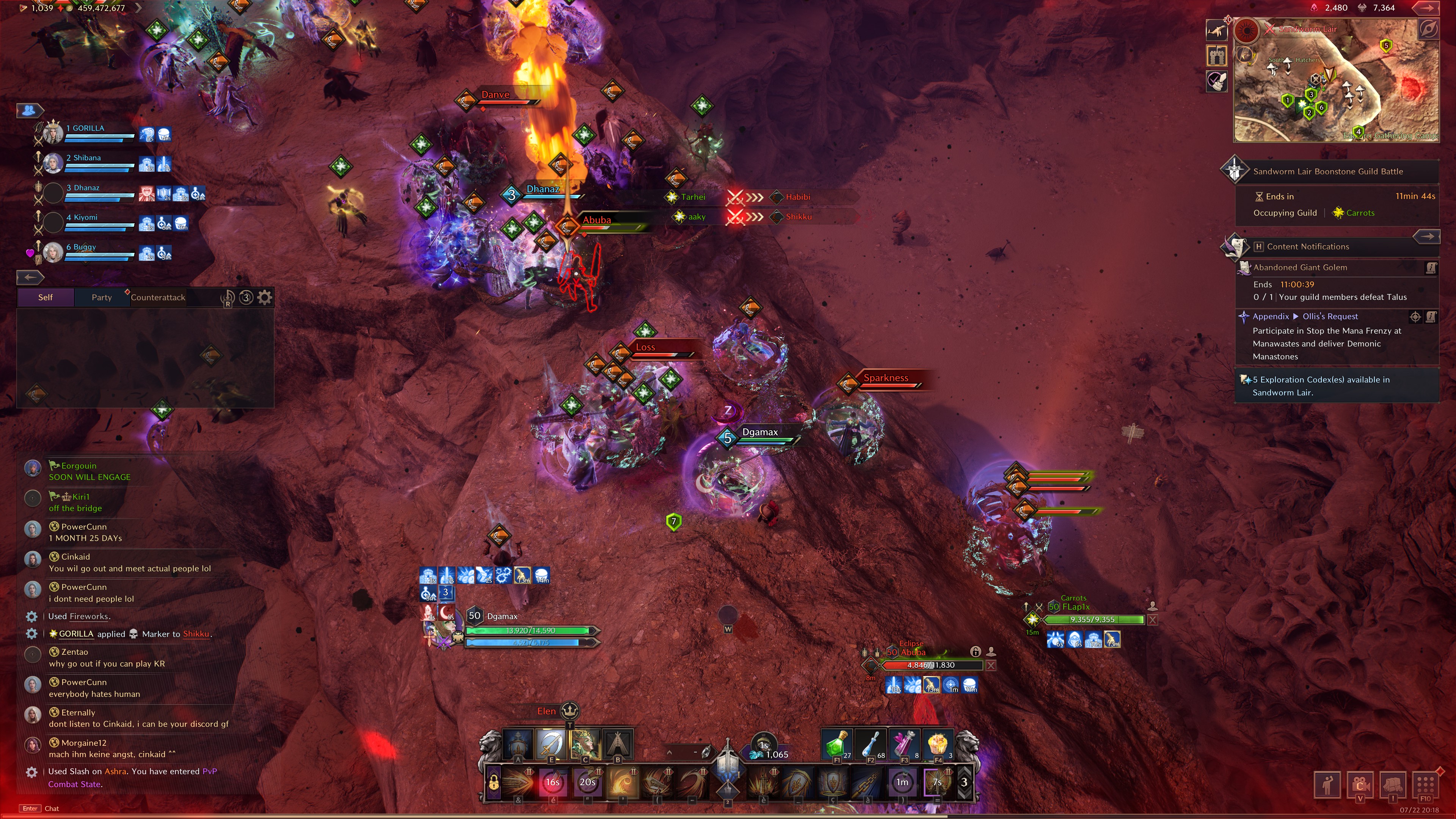Open the Sandworm Lair Boonstone Guild Battle tracker
Screen dimensions: 1456x819
(x=1328, y=171)
